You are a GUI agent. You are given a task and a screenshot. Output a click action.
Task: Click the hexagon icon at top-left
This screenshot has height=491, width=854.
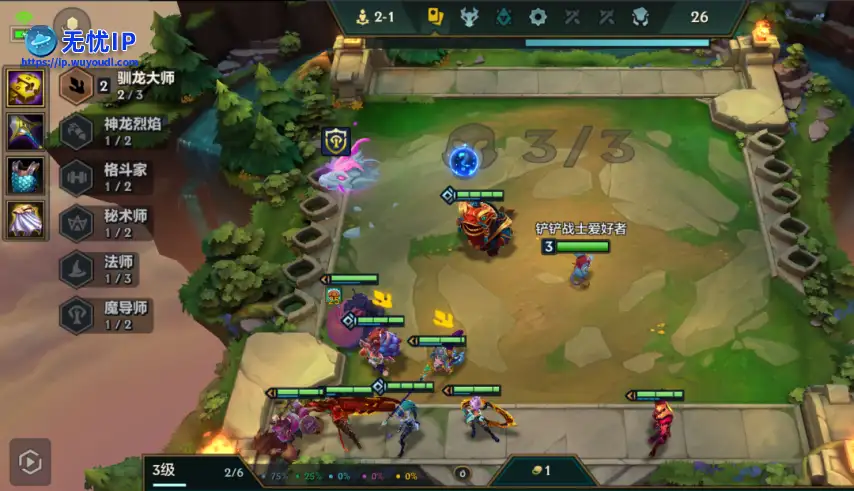tap(72, 22)
